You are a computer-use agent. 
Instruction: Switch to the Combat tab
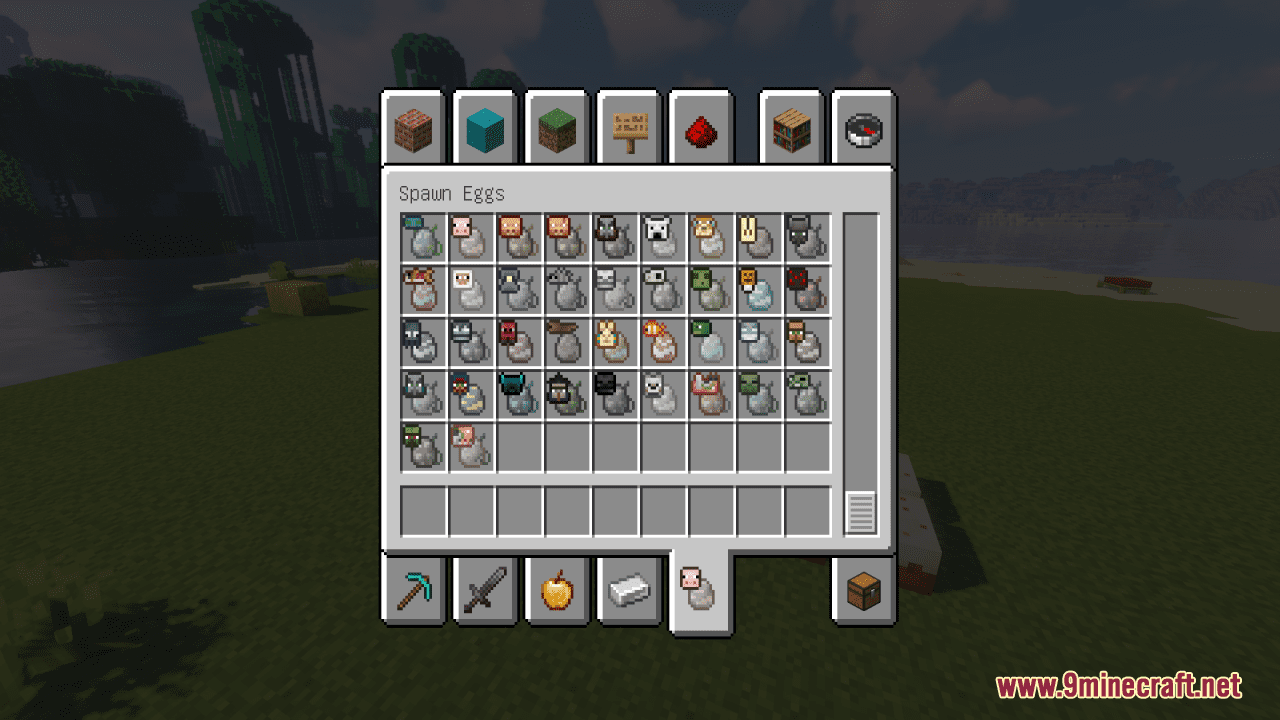pos(485,592)
